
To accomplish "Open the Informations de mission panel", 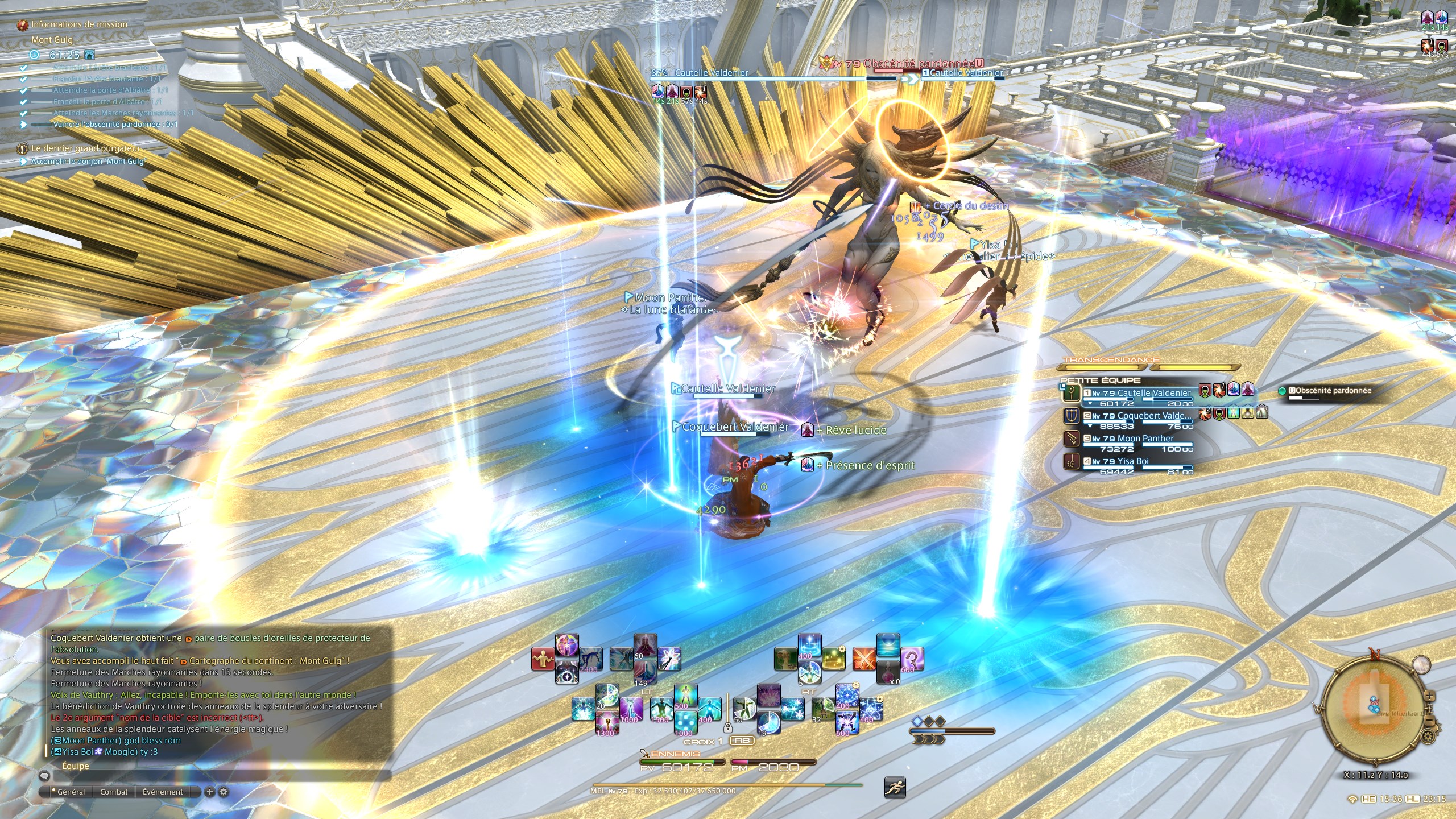I will click(x=79, y=24).
